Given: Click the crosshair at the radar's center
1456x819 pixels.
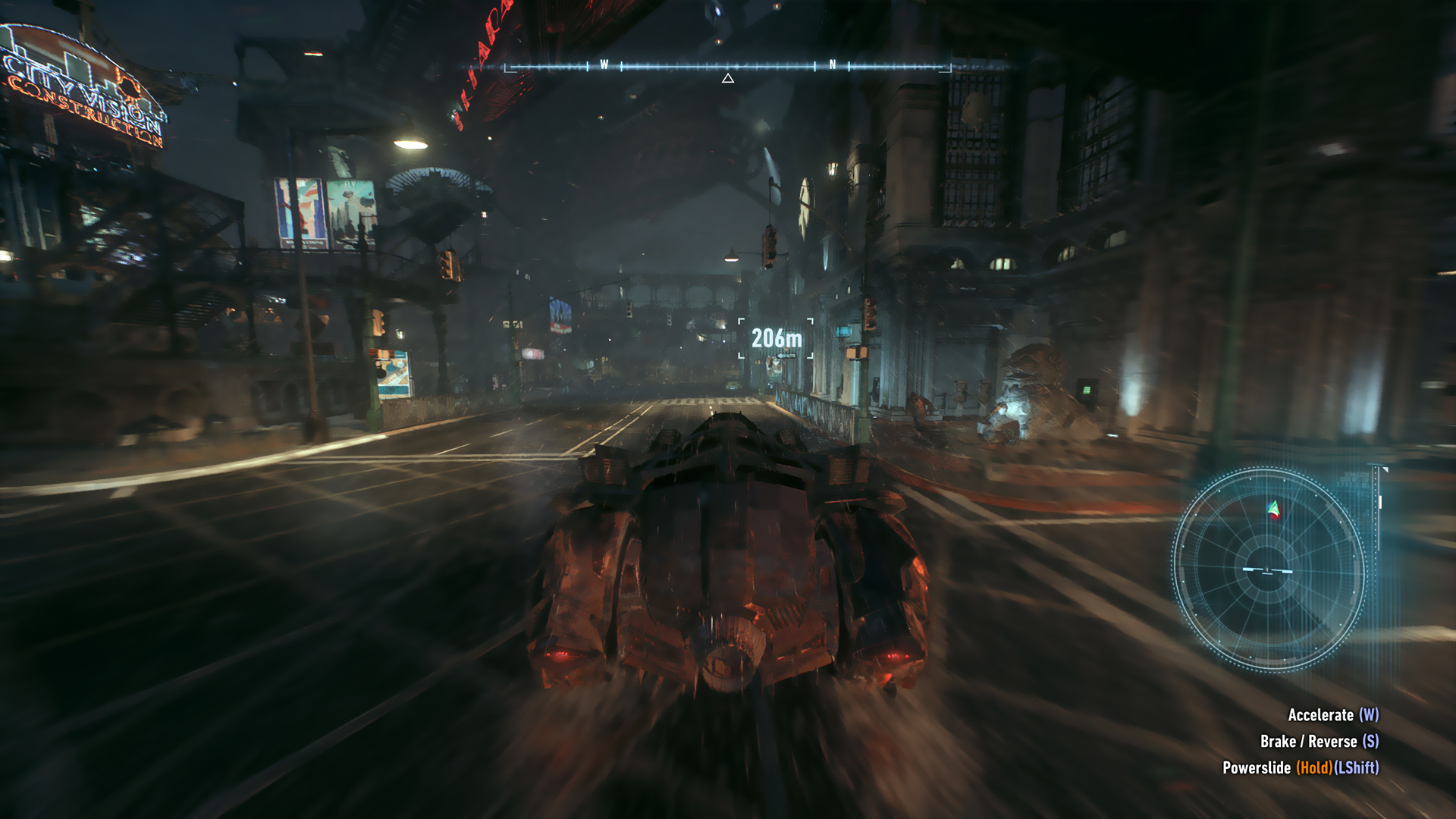Looking at the screenshot, I should click(1266, 568).
